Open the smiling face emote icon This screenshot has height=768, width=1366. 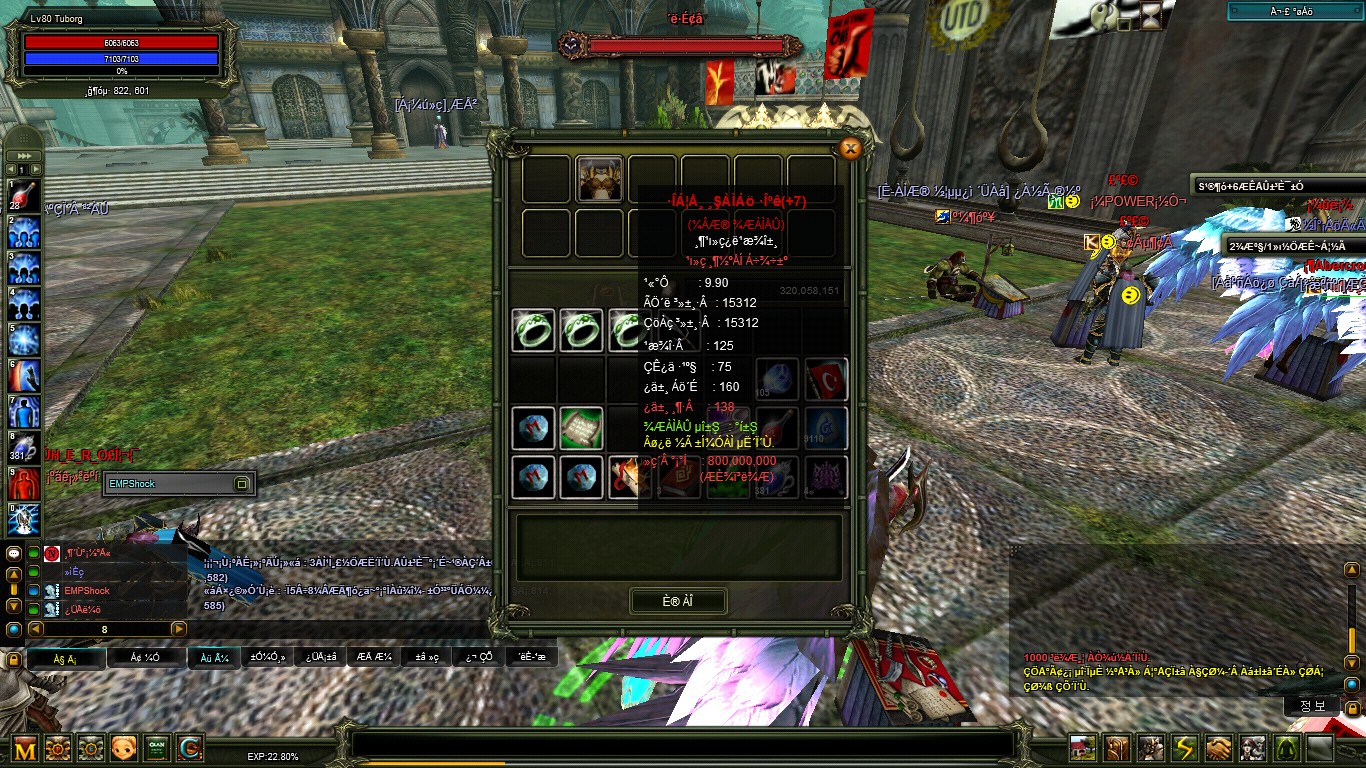[x=124, y=748]
